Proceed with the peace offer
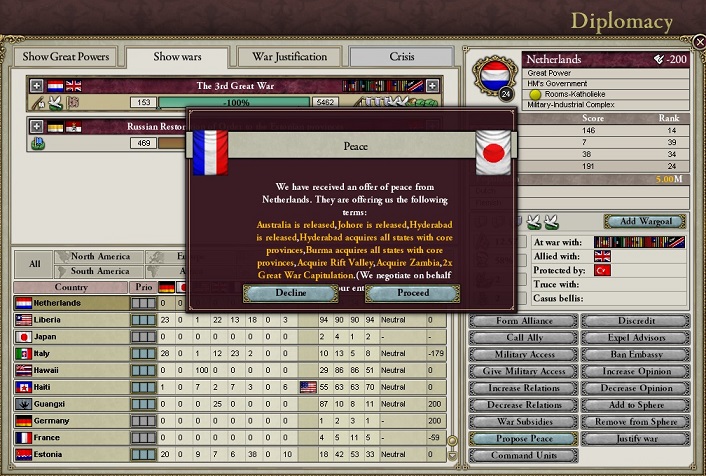Viewport: 706px width, 476px height. (x=412, y=293)
